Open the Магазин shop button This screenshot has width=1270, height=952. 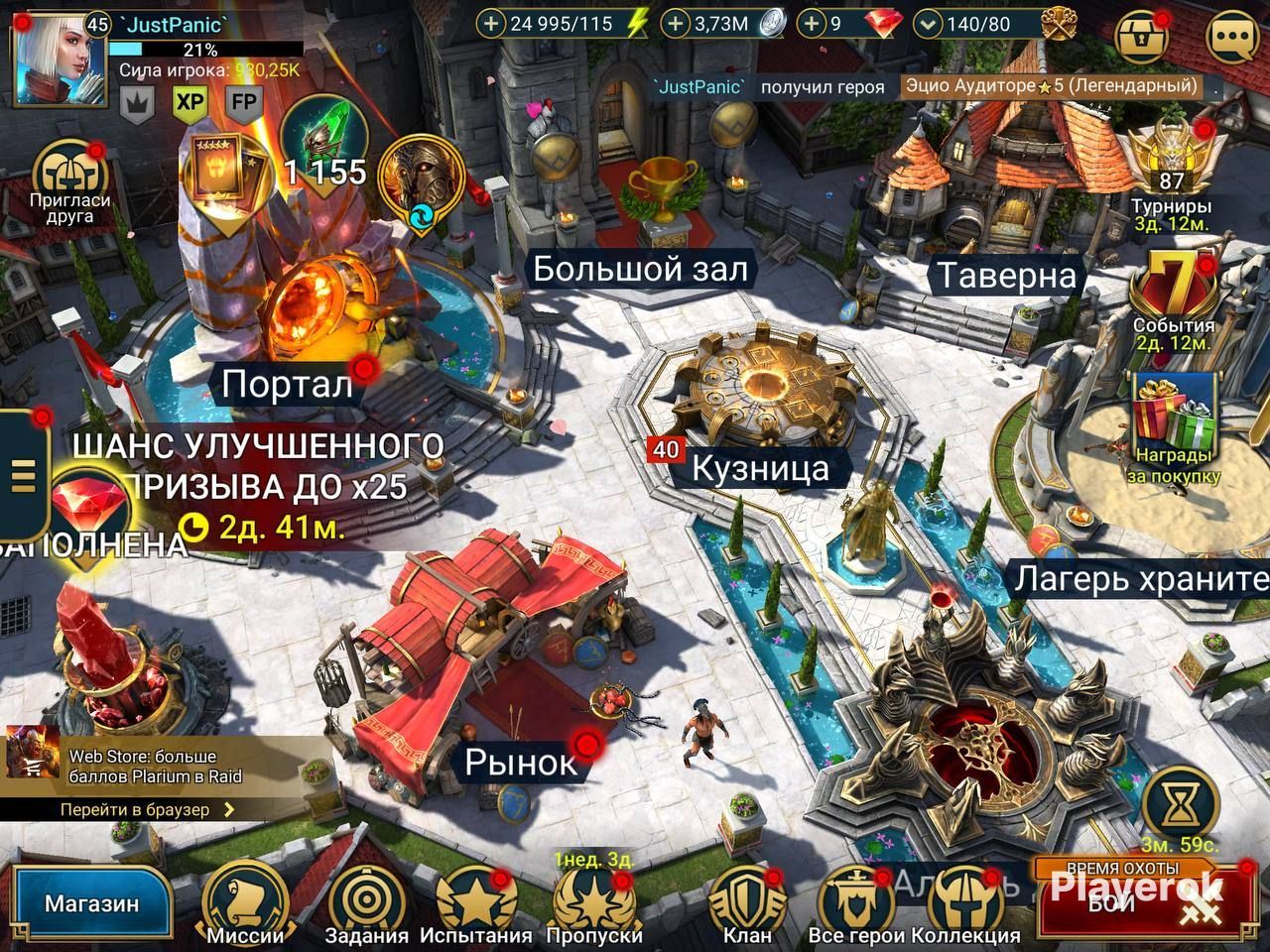[91, 903]
